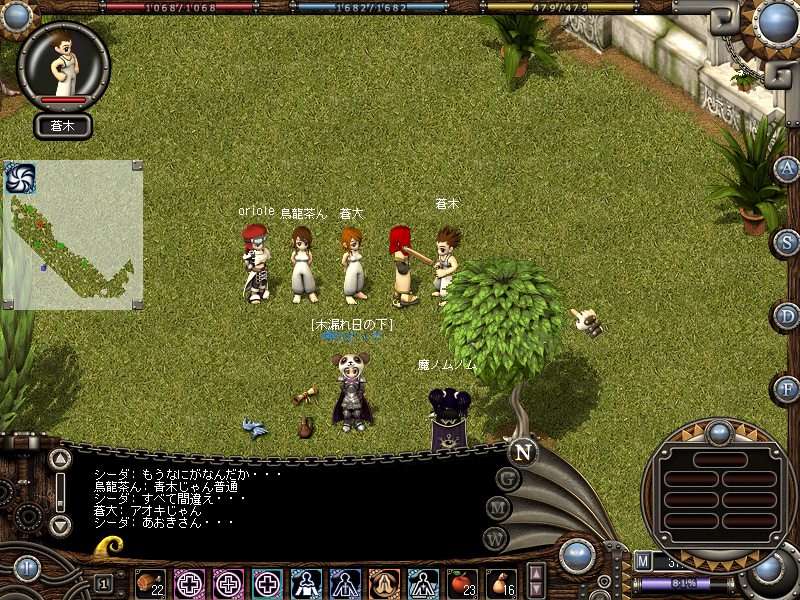The width and height of the screenshot is (800, 600).
Task: Select the round F button
Action: (788, 387)
